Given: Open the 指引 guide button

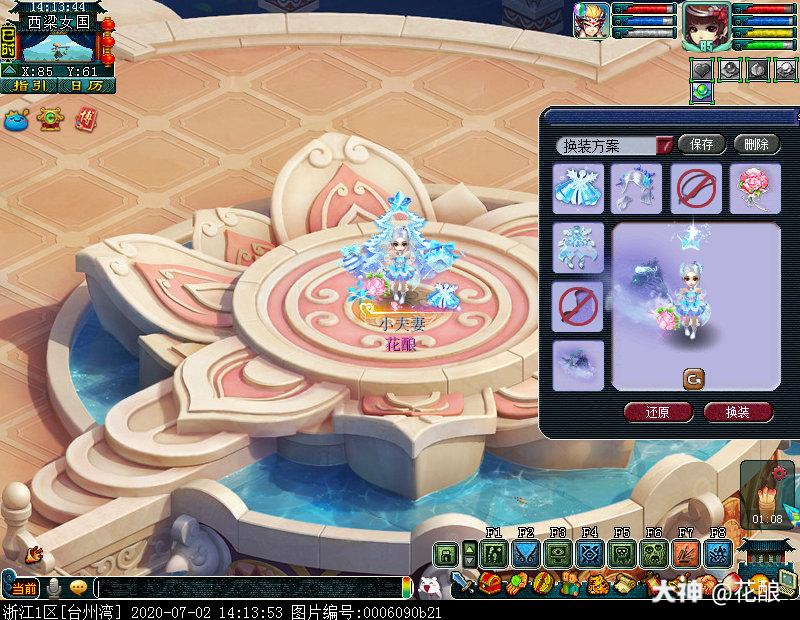Looking at the screenshot, I should click(x=28, y=86).
